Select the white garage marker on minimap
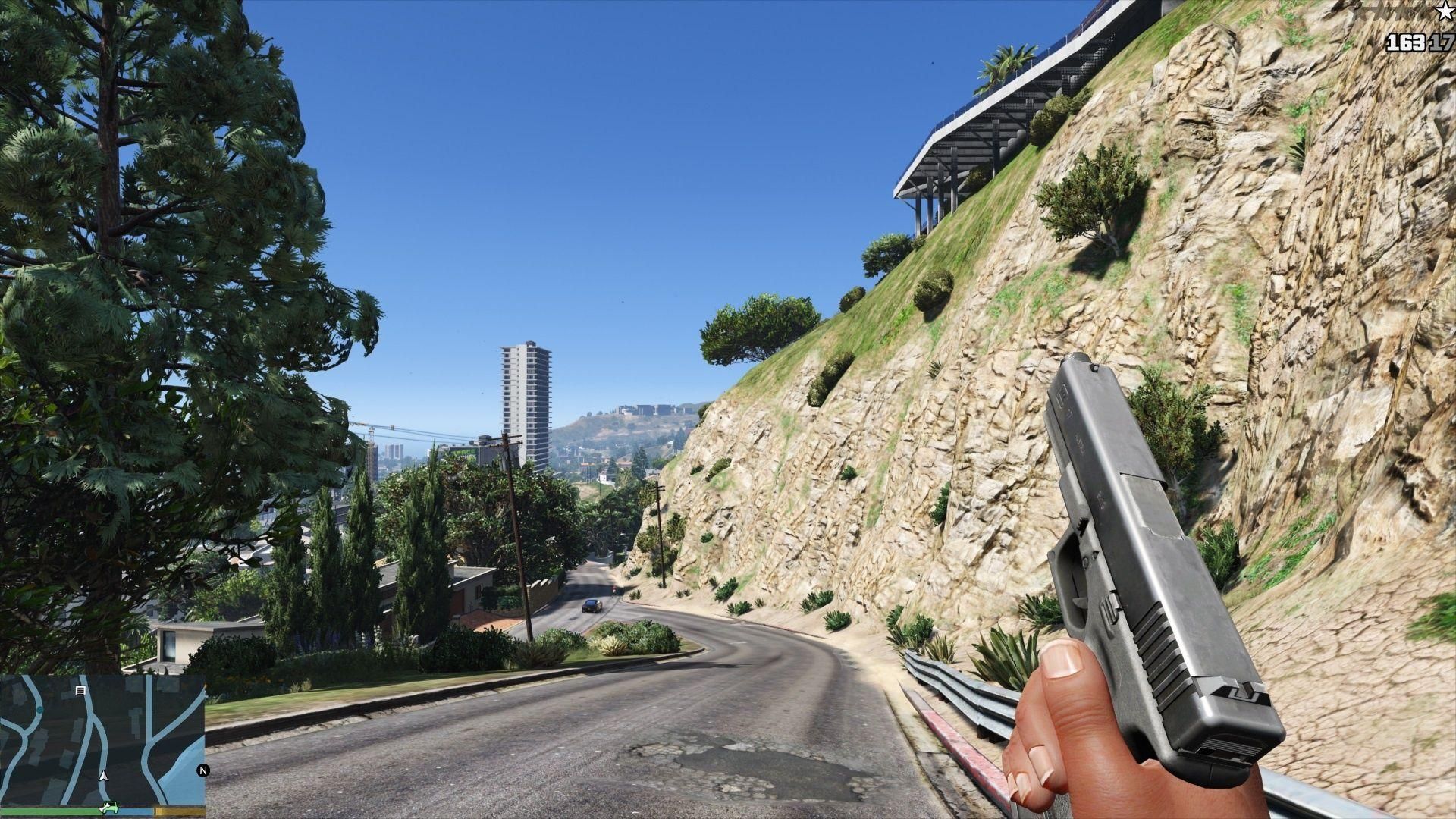 80,691
